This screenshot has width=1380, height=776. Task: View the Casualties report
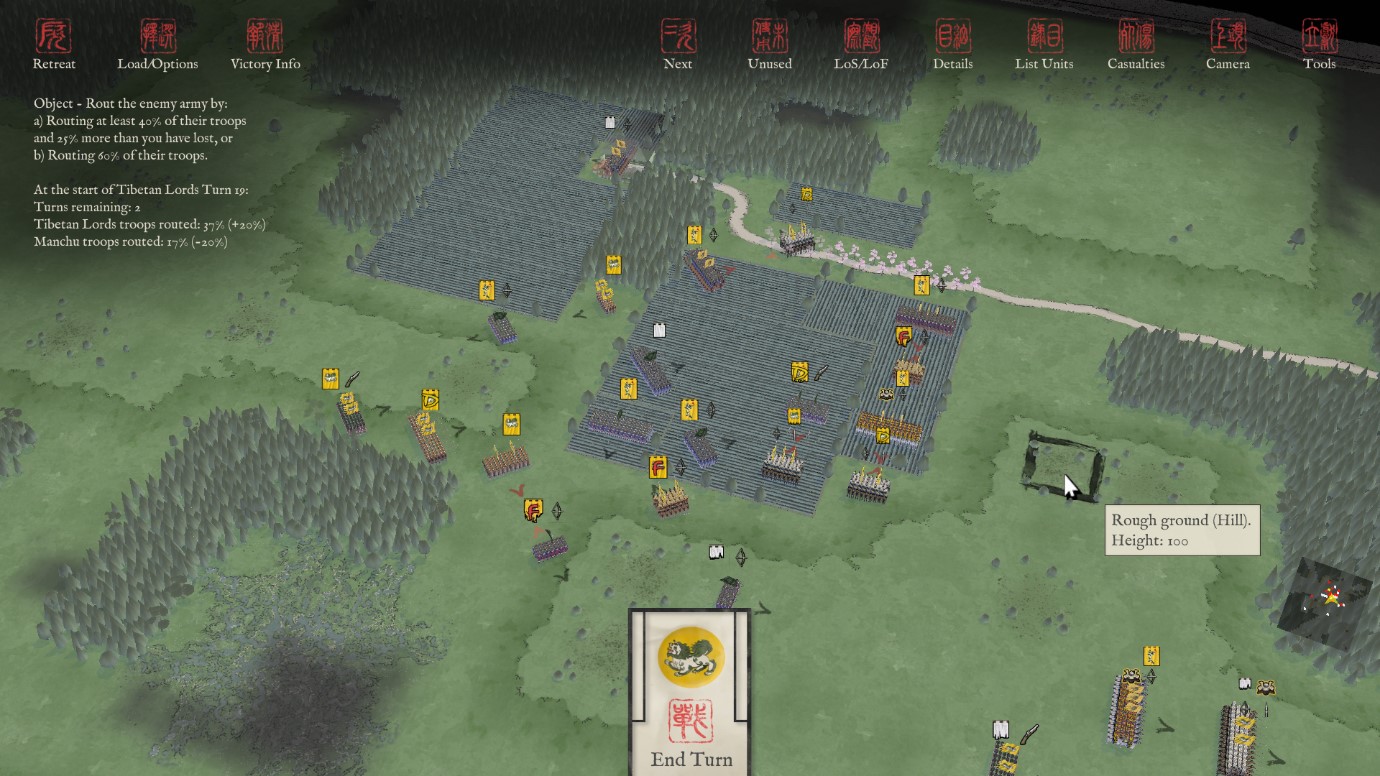(1136, 45)
